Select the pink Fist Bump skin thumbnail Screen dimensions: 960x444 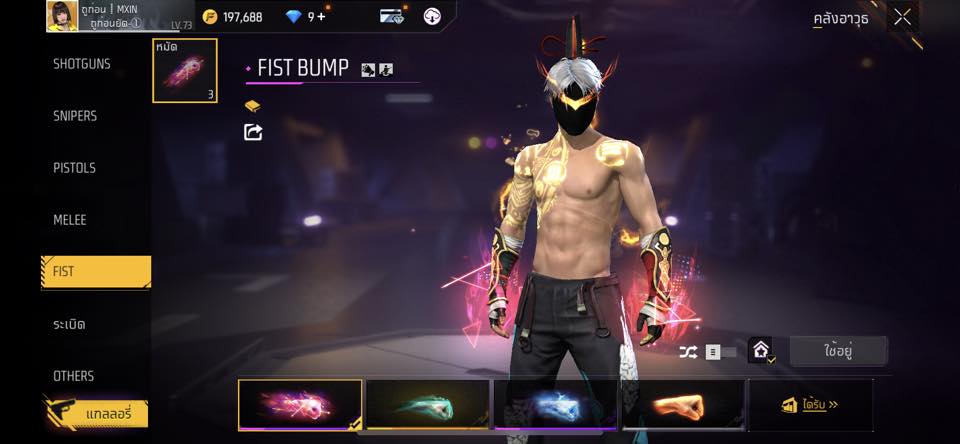coord(300,405)
